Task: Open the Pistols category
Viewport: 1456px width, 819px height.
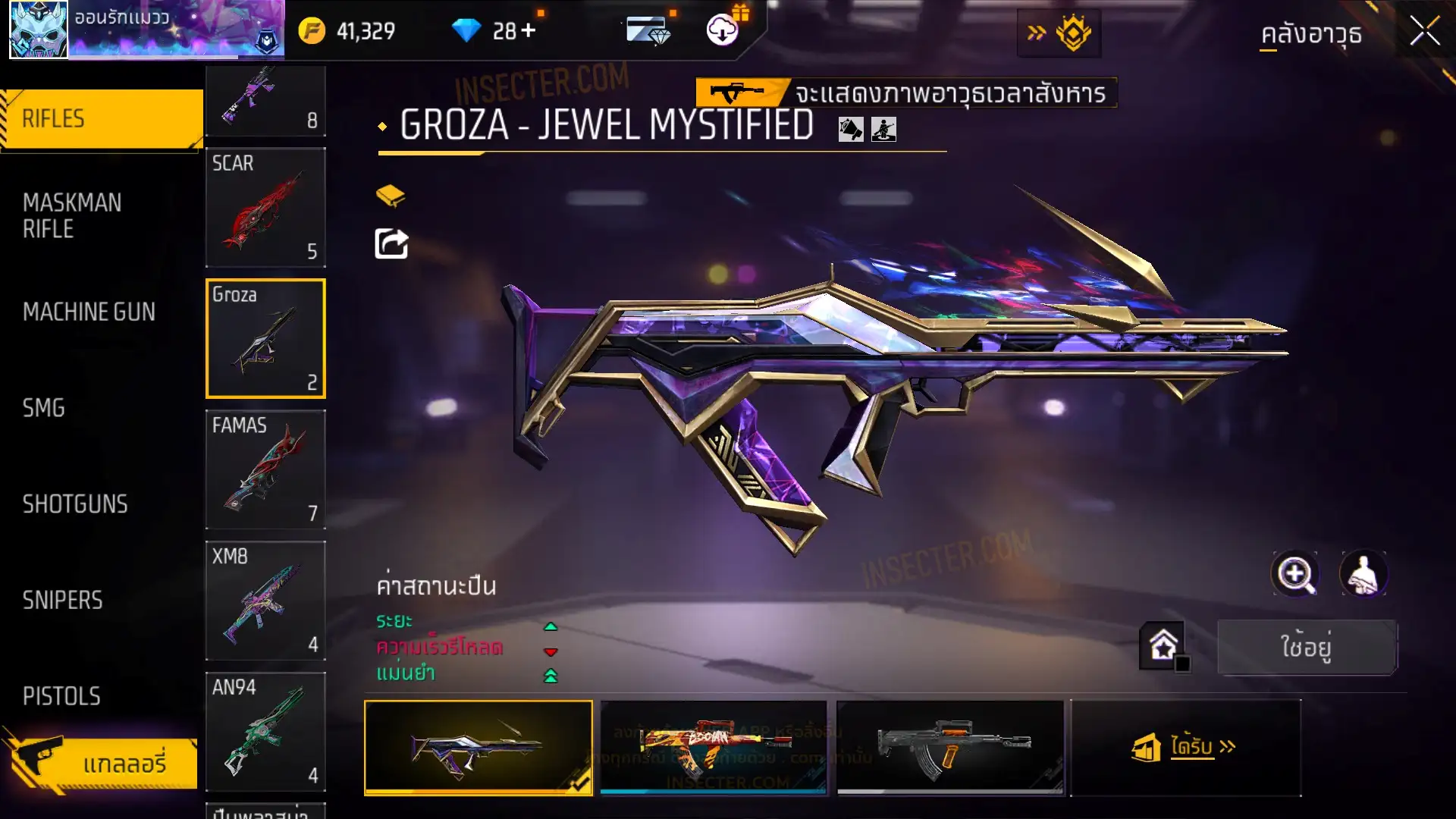Action: pyautogui.click(x=61, y=696)
